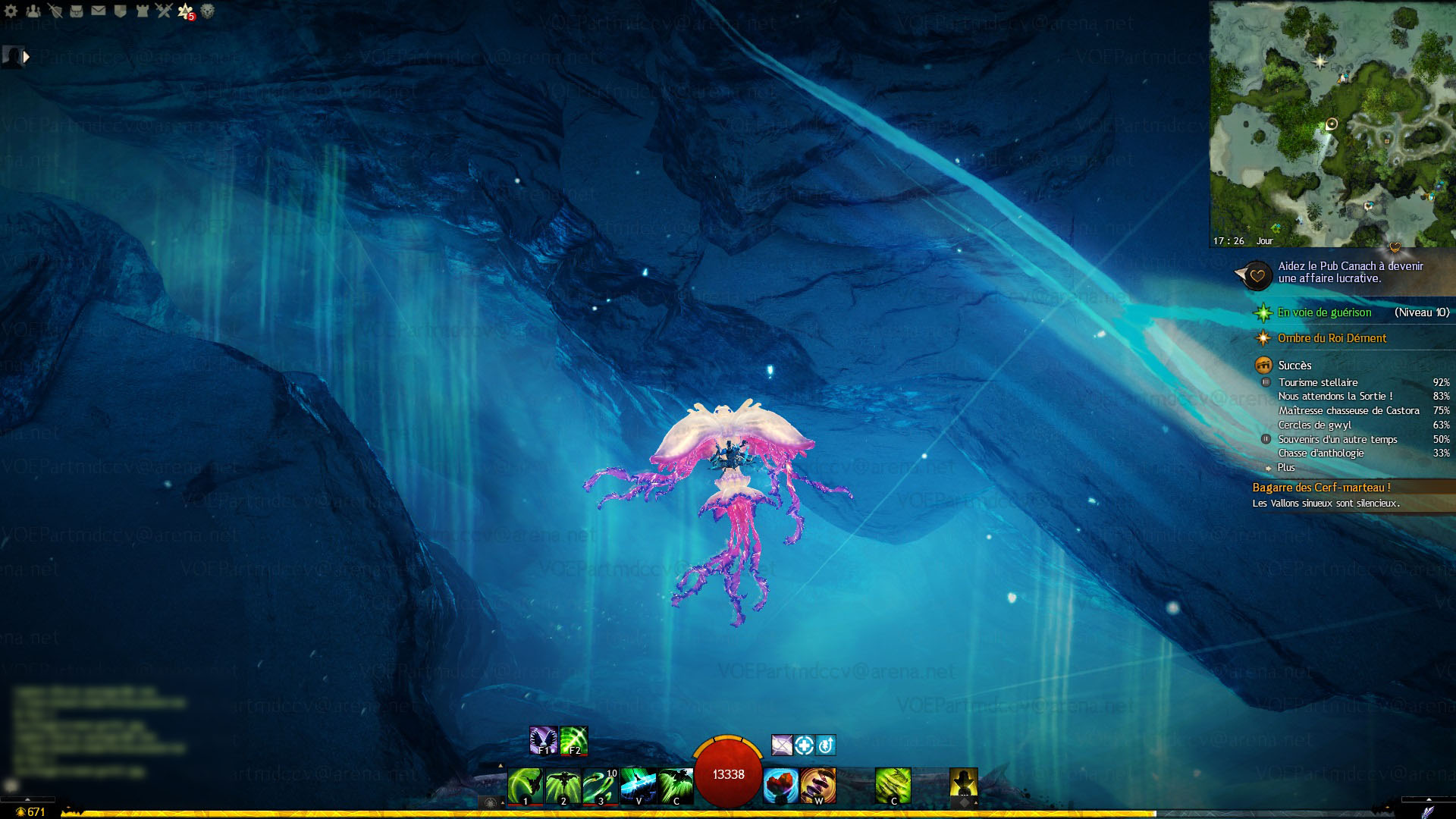Select the Pub Canach renown heart objective
Viewport: 1456px width, 819px height.
click(x=1256, y=275)
